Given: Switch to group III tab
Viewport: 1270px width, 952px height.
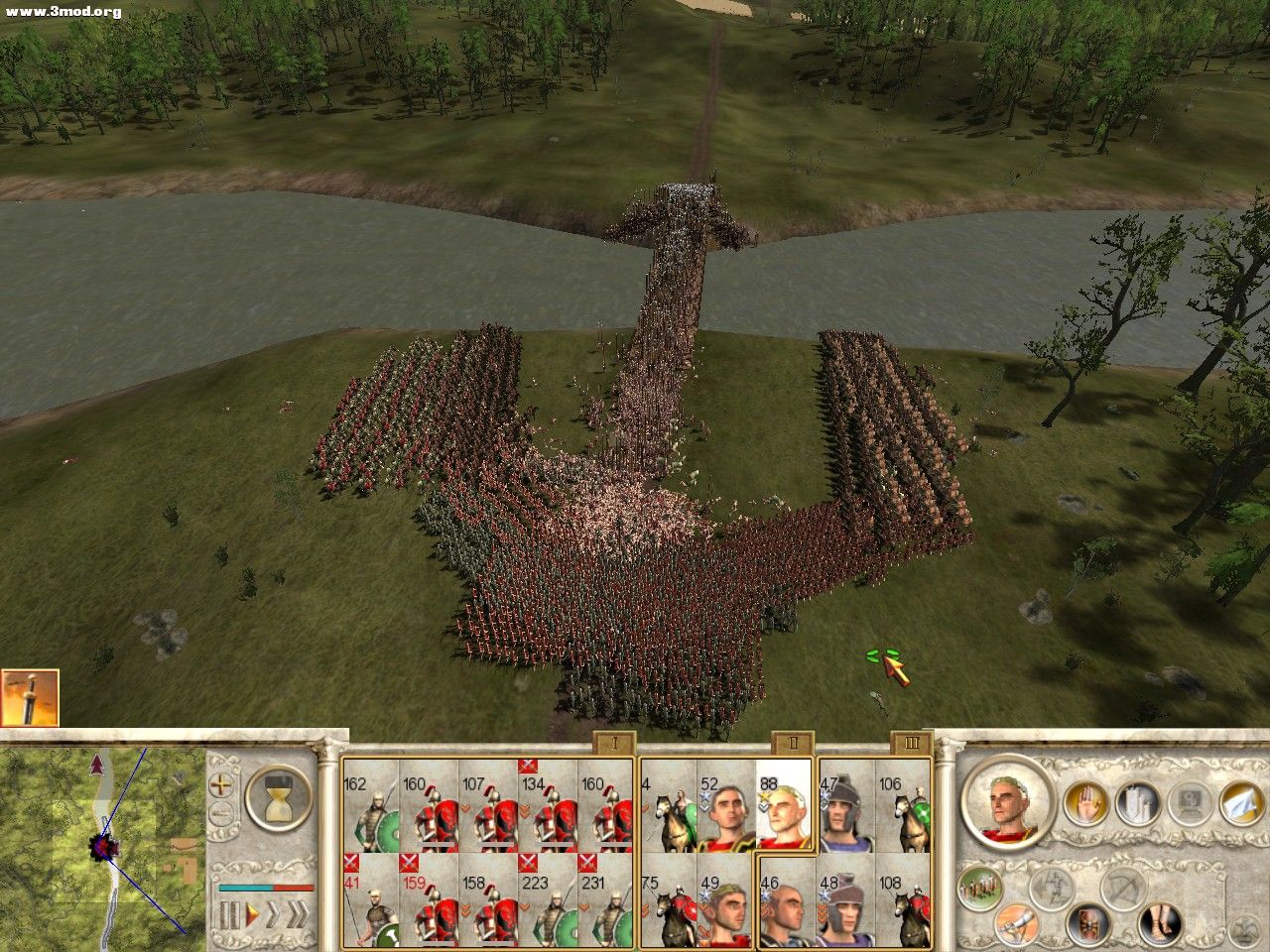Looking at the screenshot, I should point(912,744).
